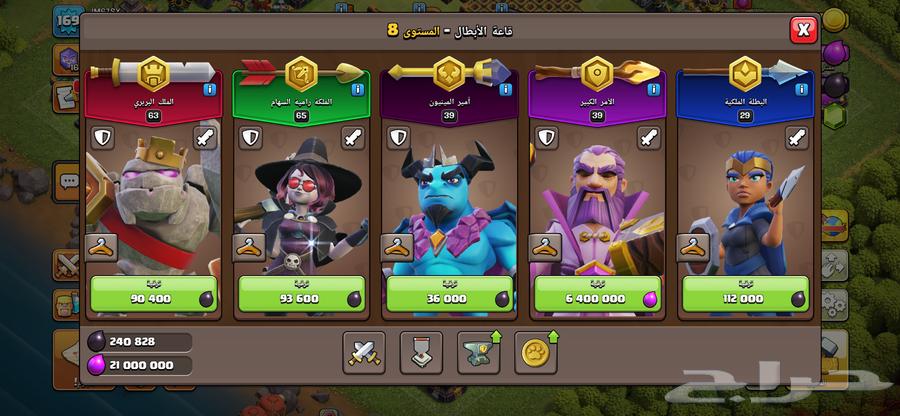Click the Royal Champion sword icon
The width and height of the screenshot is (900, 416).
point(796,138)
